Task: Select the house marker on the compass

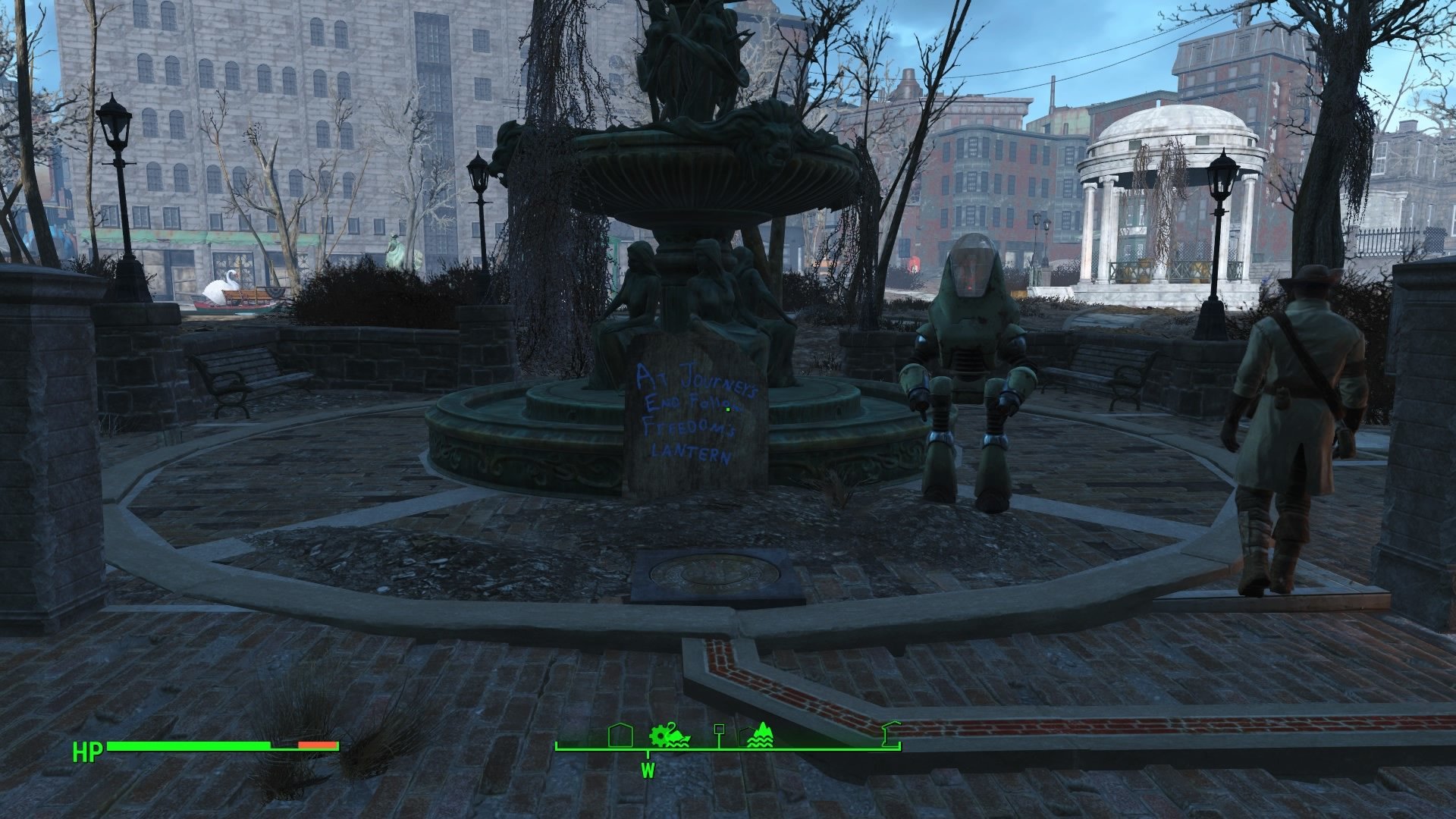Action: [x=620, y=736]
